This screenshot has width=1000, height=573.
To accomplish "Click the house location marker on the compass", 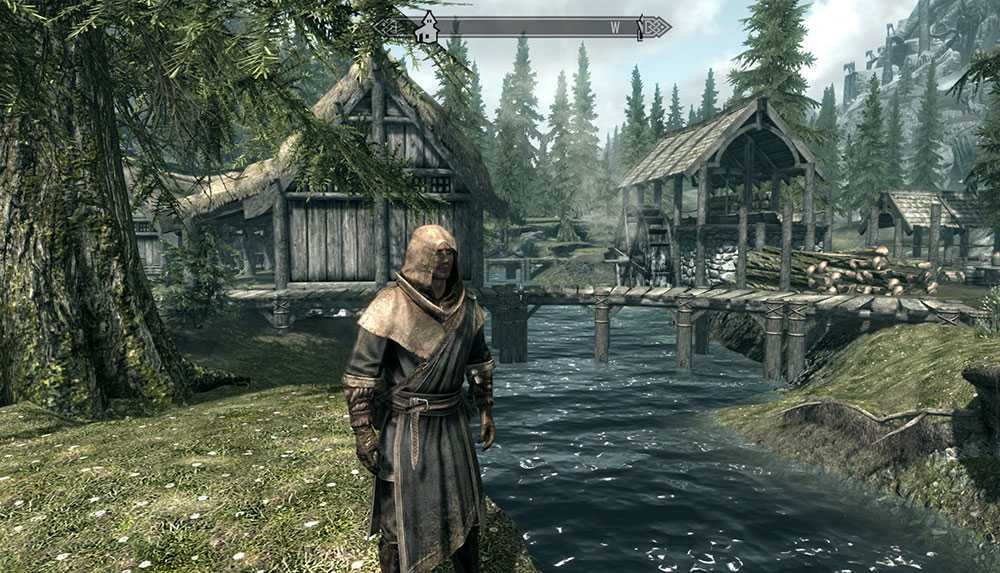I will (427, 27).
